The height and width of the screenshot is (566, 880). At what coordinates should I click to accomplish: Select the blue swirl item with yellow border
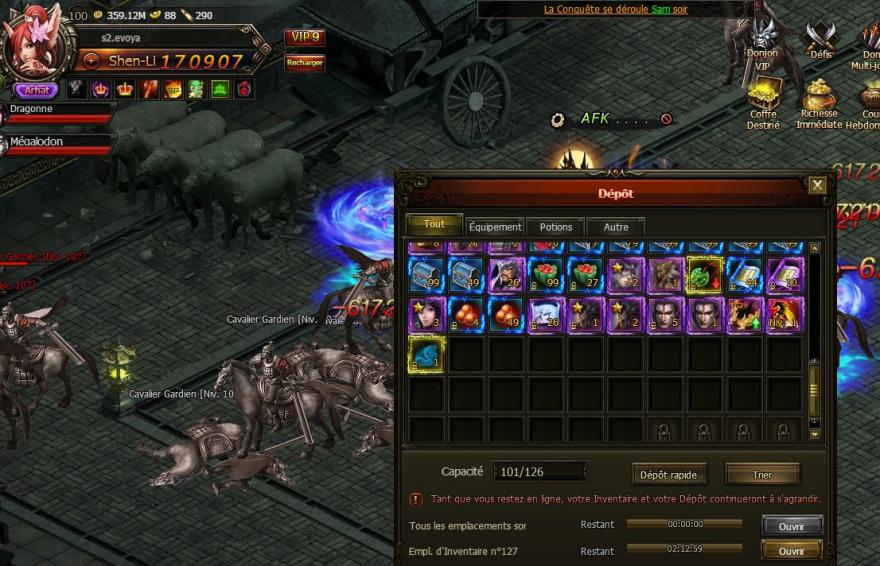tap(426, 353)
